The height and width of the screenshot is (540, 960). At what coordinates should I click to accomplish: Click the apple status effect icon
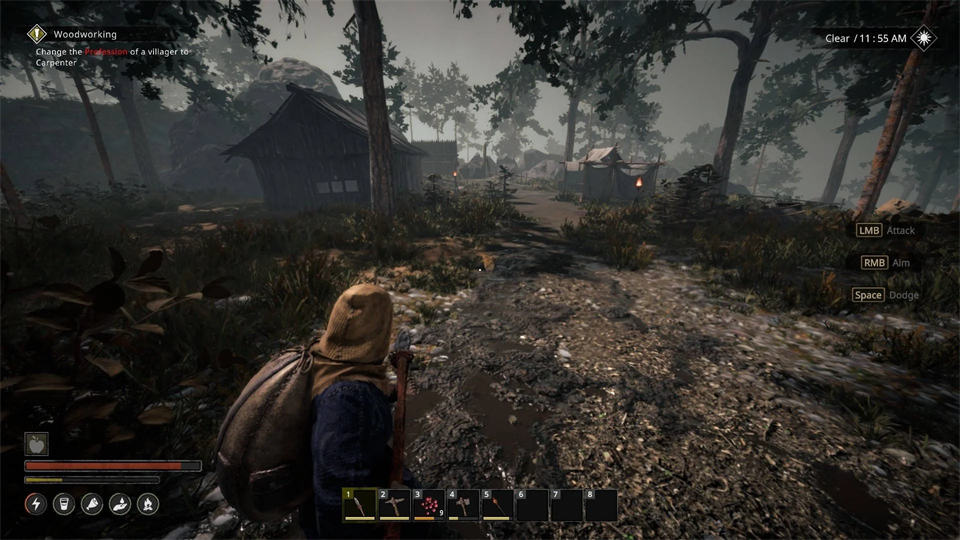(x=36, y=444)
